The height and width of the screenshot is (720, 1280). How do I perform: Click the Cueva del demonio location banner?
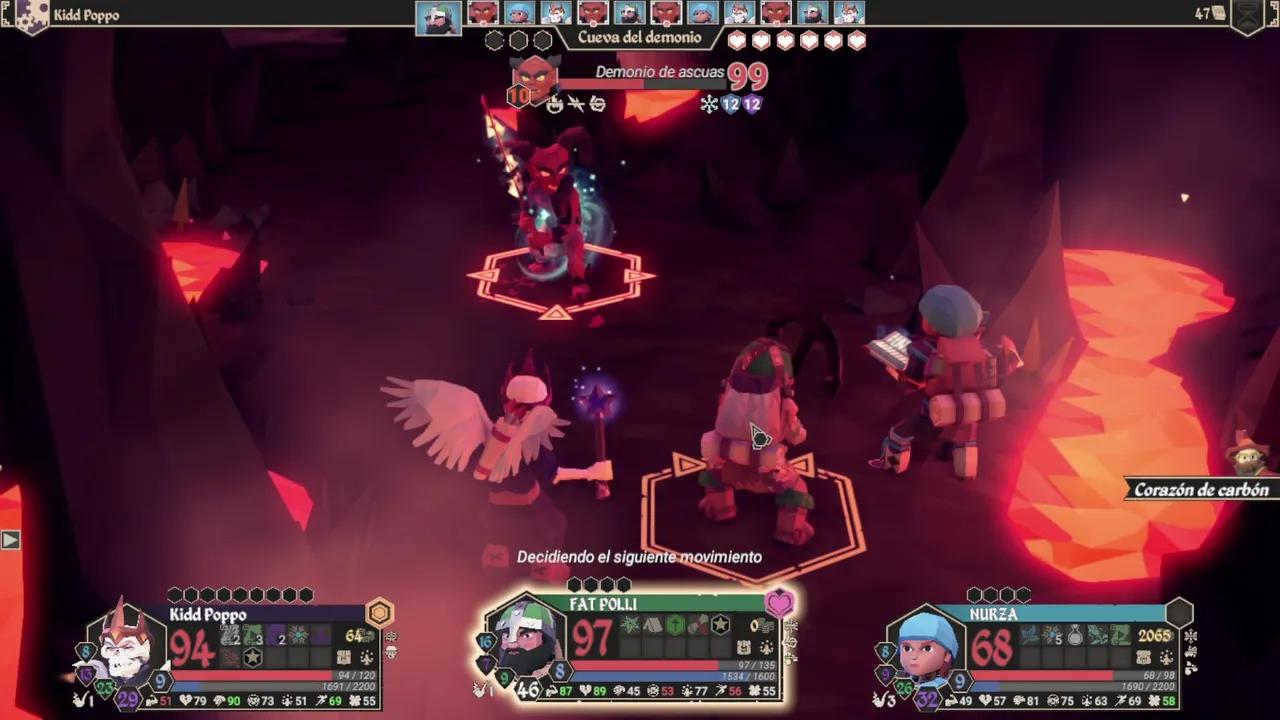pos(640,38)
